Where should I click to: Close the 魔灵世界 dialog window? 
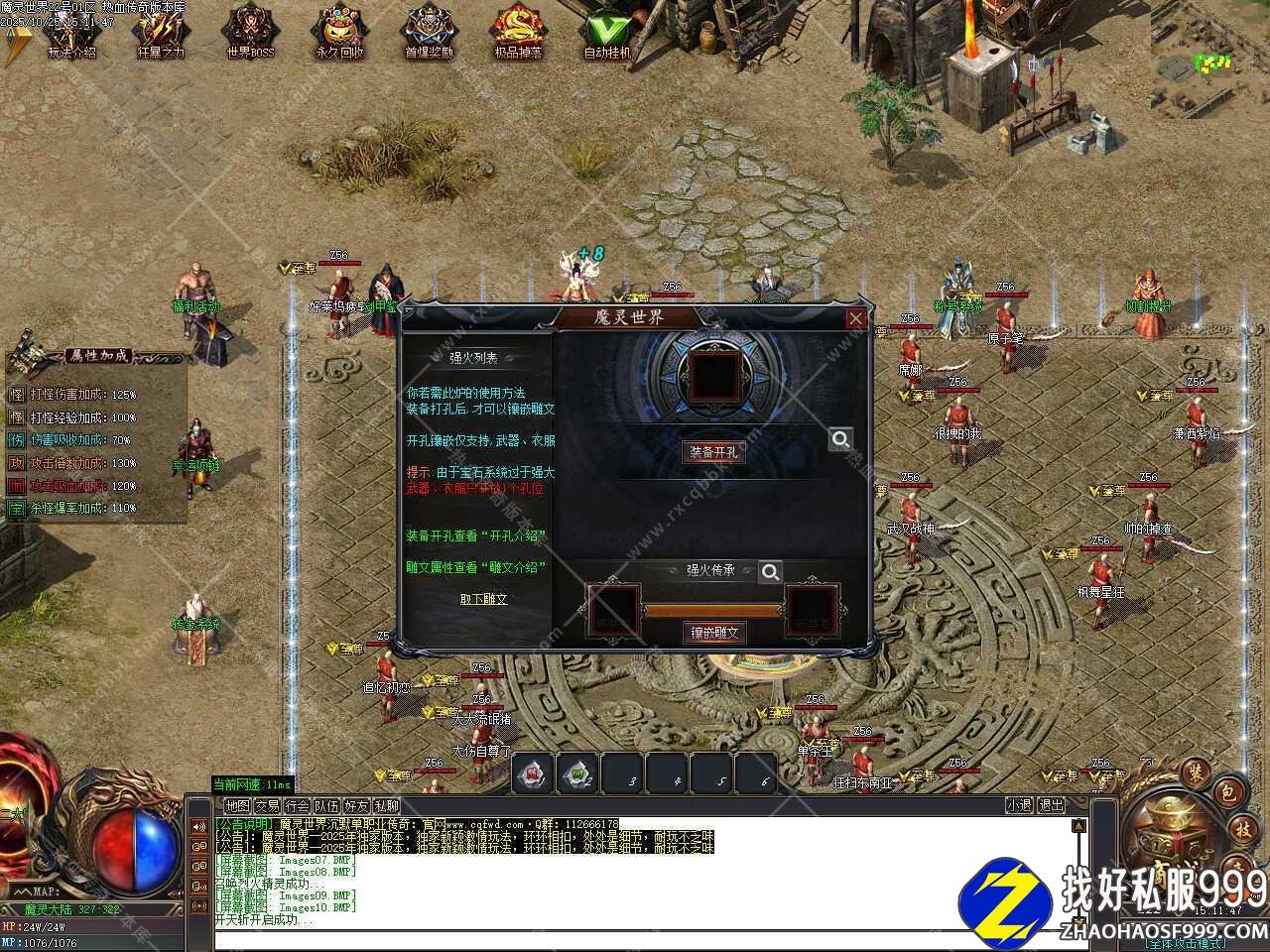coord(855,318)
